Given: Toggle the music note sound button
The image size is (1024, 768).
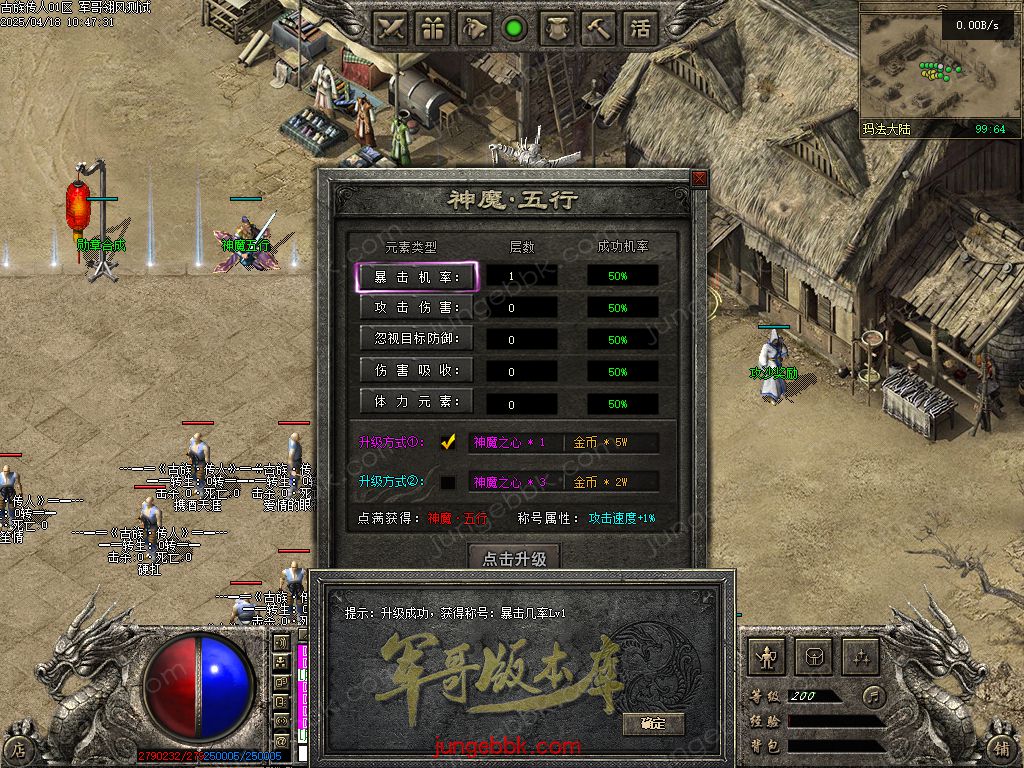Looking at the screenshot, I should click(x=875, y=696).
